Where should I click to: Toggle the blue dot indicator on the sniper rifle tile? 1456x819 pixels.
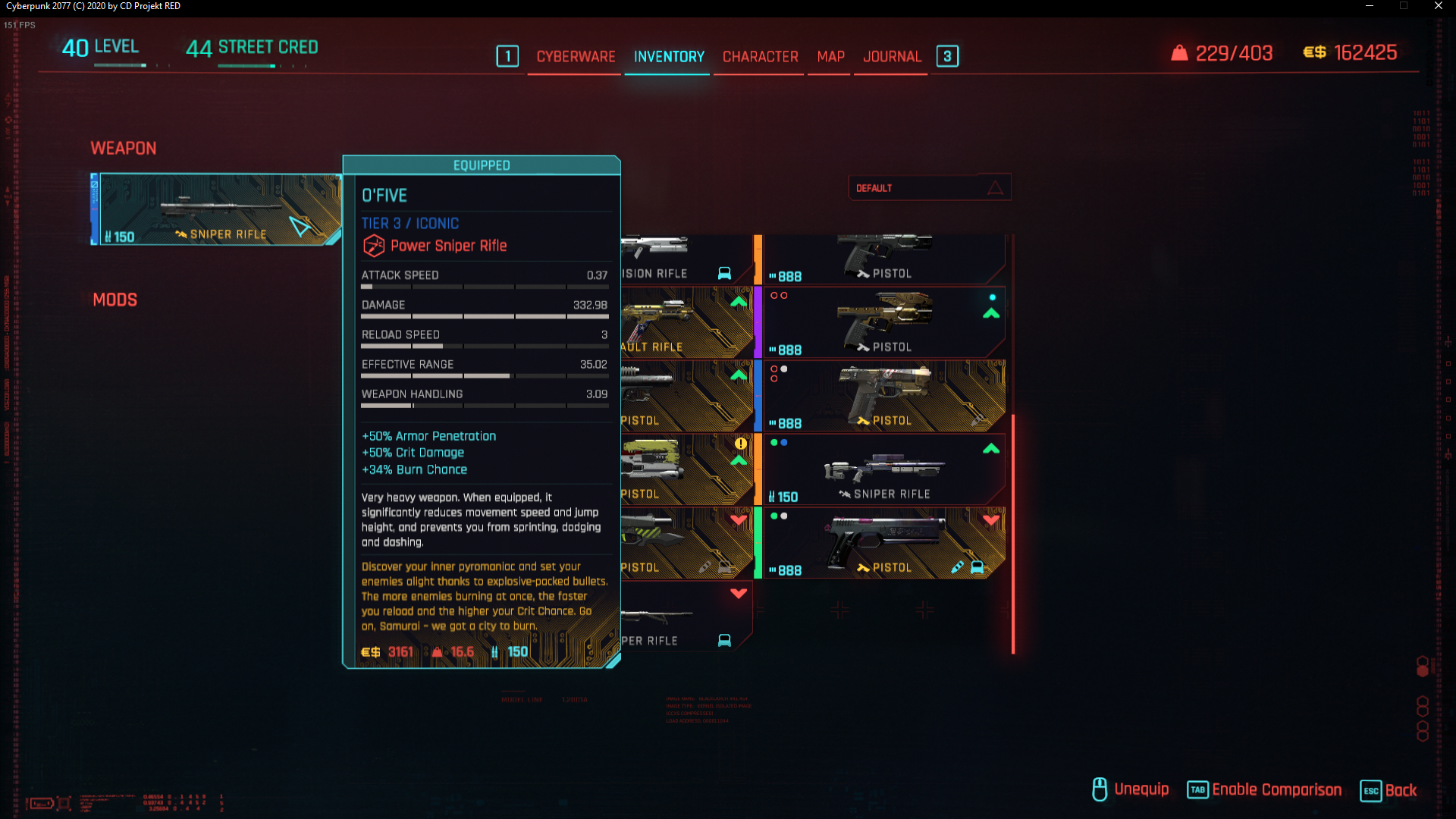click(x=783, y=443)
